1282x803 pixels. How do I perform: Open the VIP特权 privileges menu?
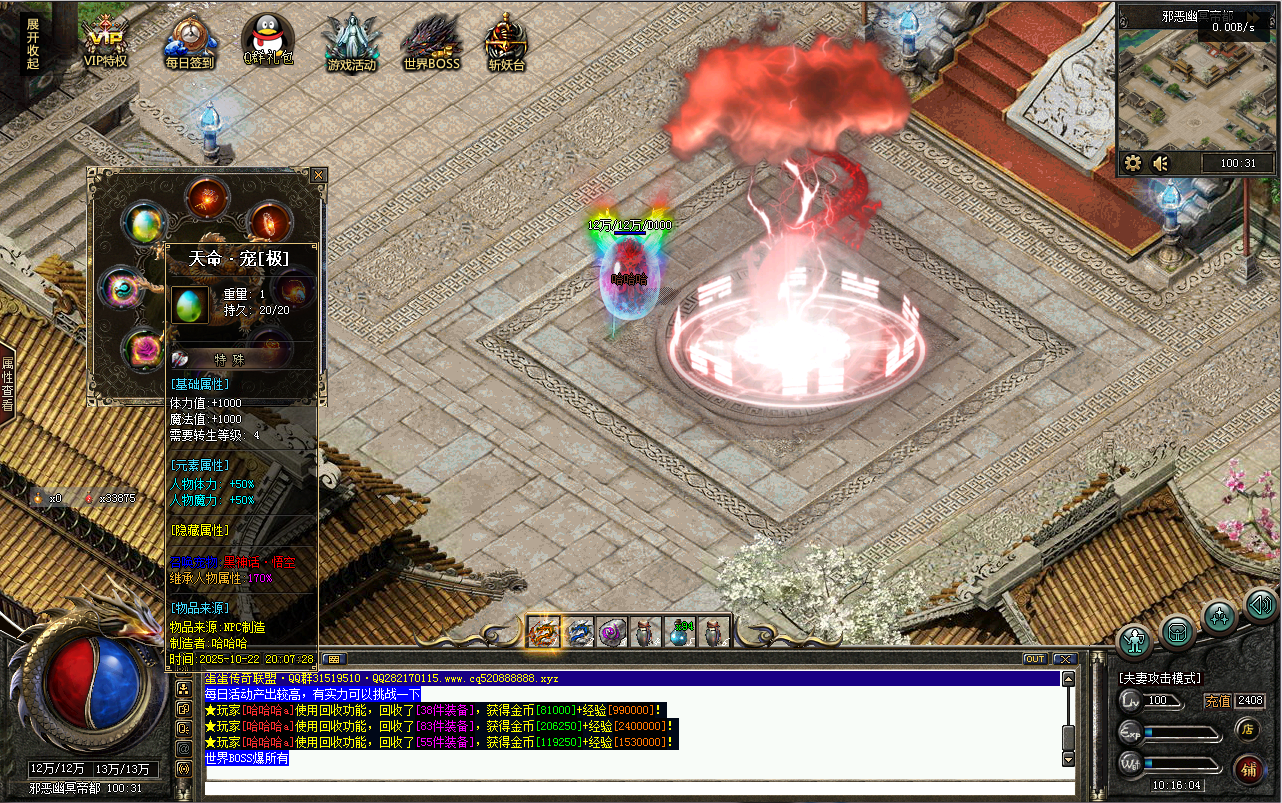tap(106, 43)
